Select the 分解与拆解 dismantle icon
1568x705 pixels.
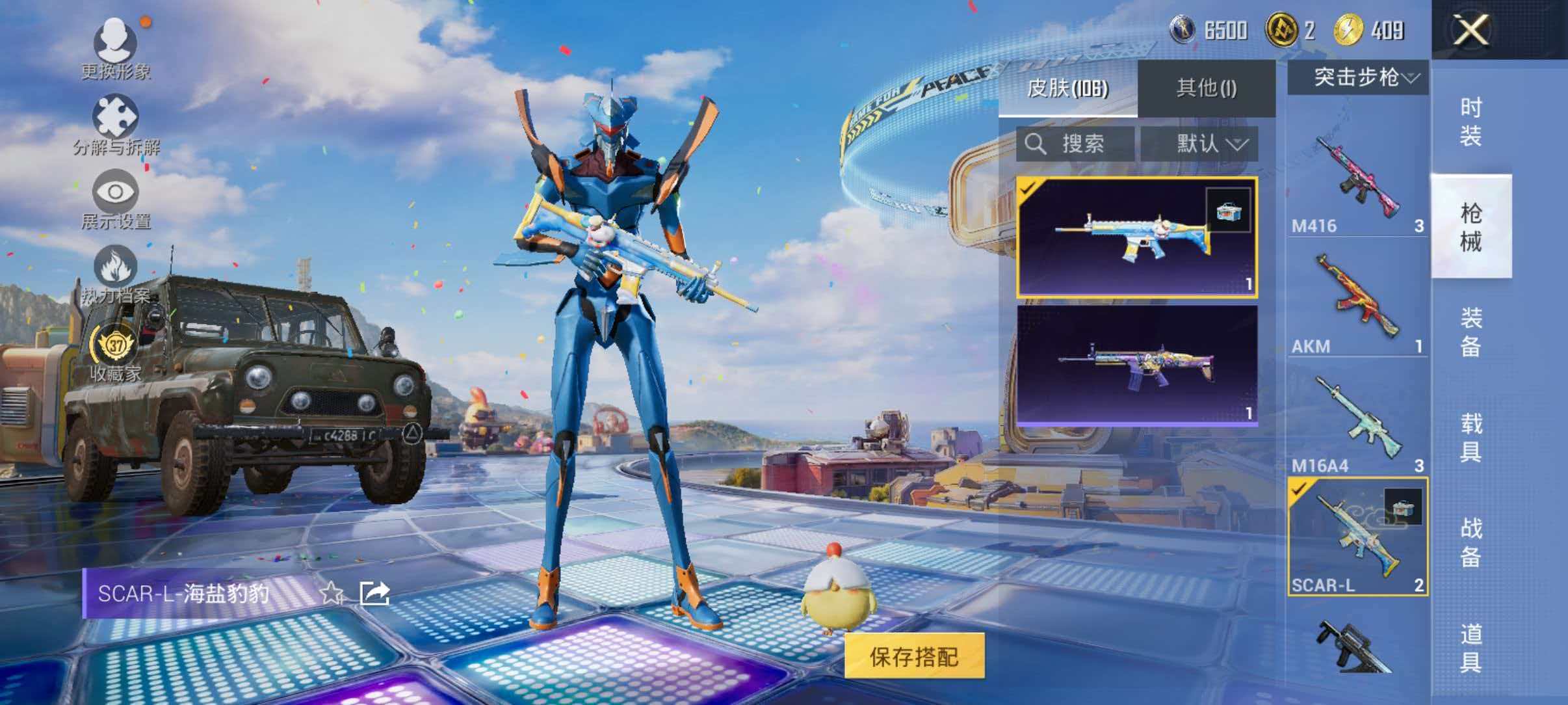pyautogui.click(x=116, y=117)
